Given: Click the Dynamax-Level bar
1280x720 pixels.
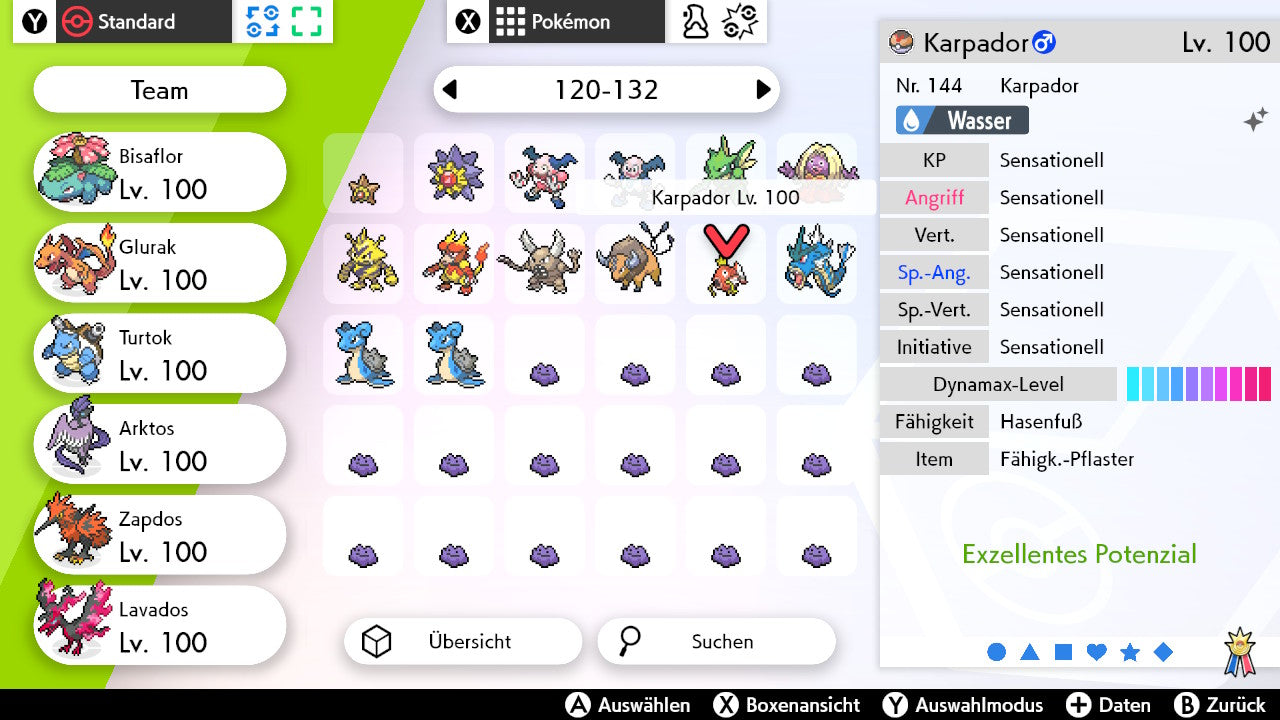Looking at the screenshot, I should pyautogui.click(x=1198, y=383).
